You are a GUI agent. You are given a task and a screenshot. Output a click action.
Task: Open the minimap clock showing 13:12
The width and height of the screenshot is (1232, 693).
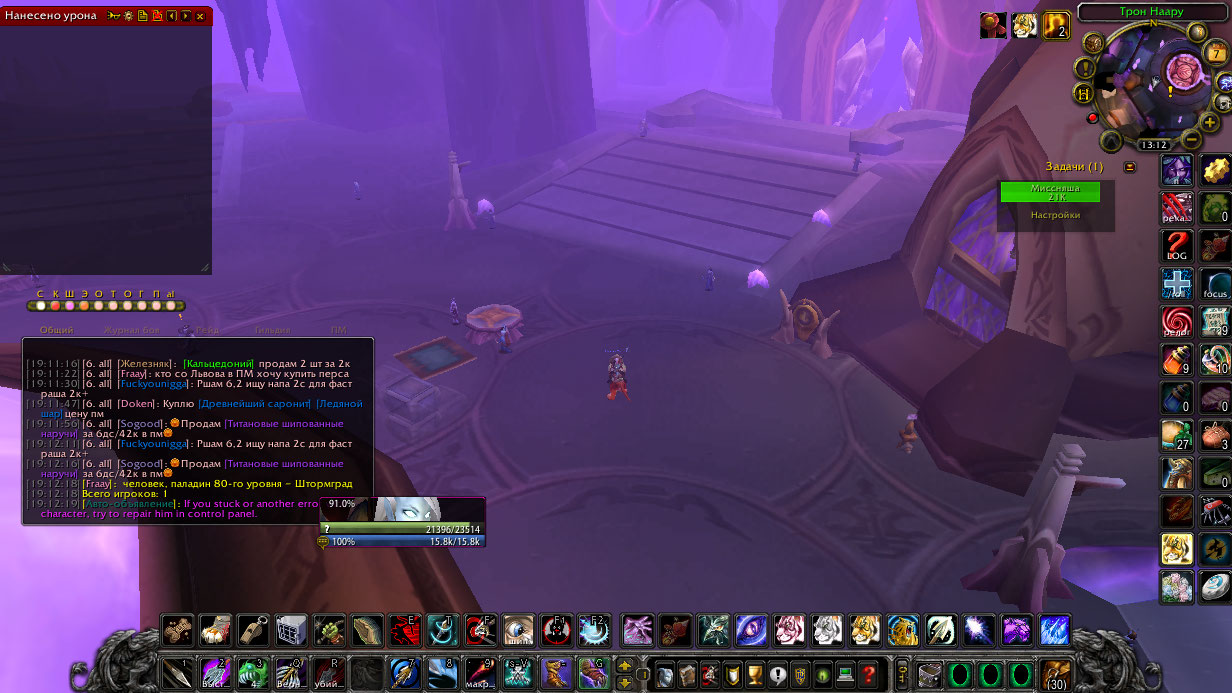[x=1154, y=145]
